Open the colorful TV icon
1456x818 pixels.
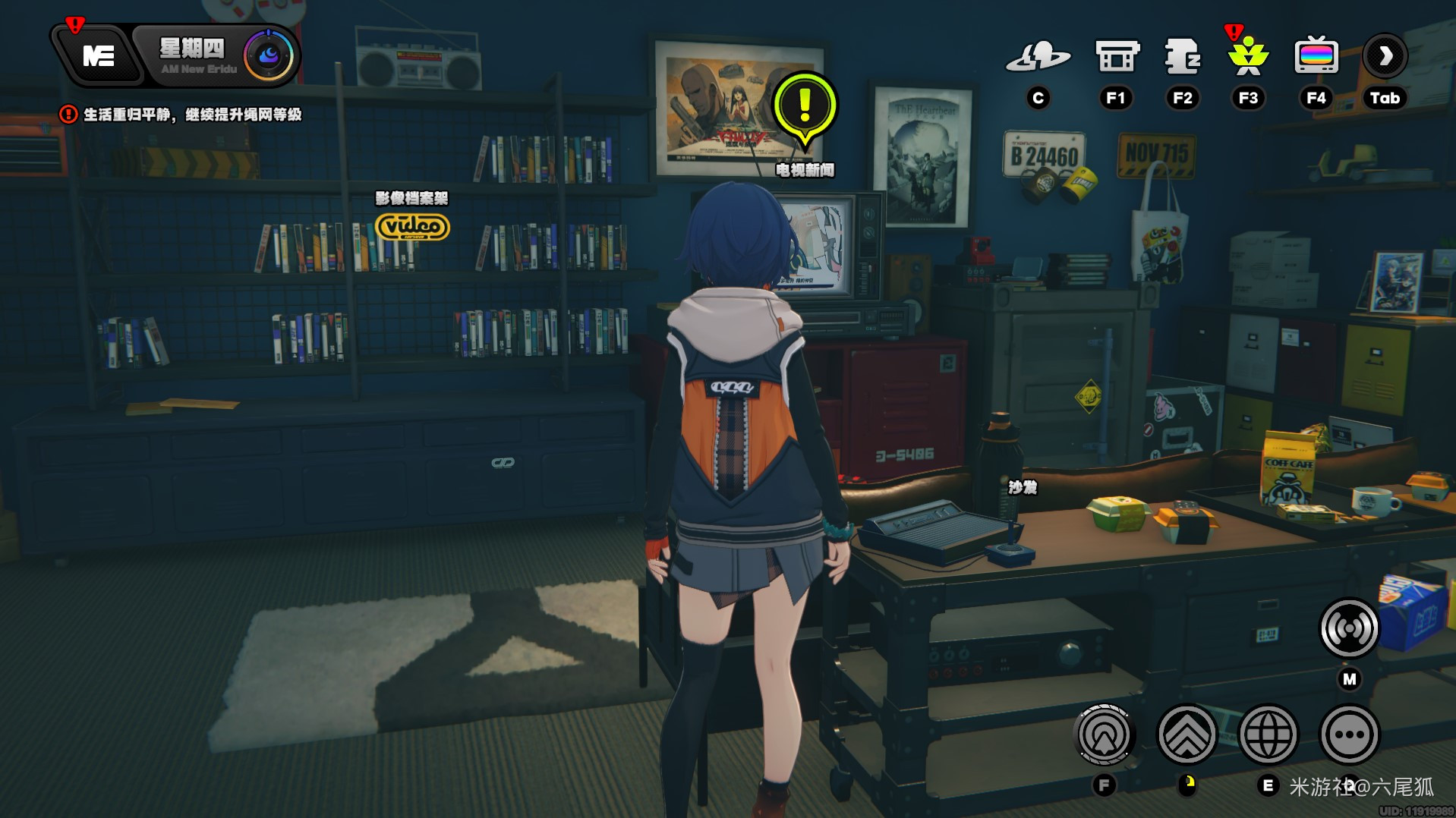pos(1316,57)
